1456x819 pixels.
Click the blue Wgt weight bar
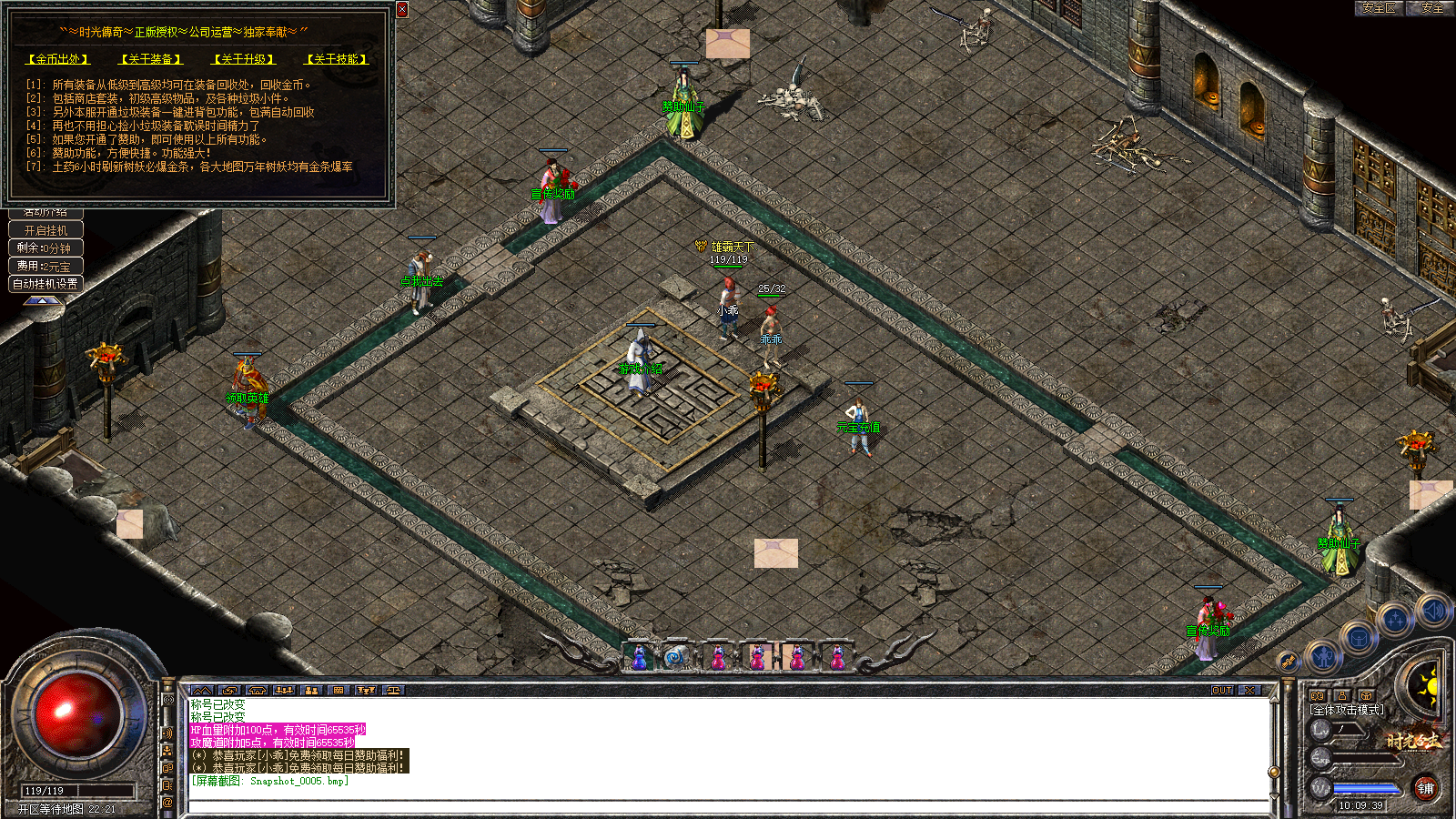pos(1365,789)
